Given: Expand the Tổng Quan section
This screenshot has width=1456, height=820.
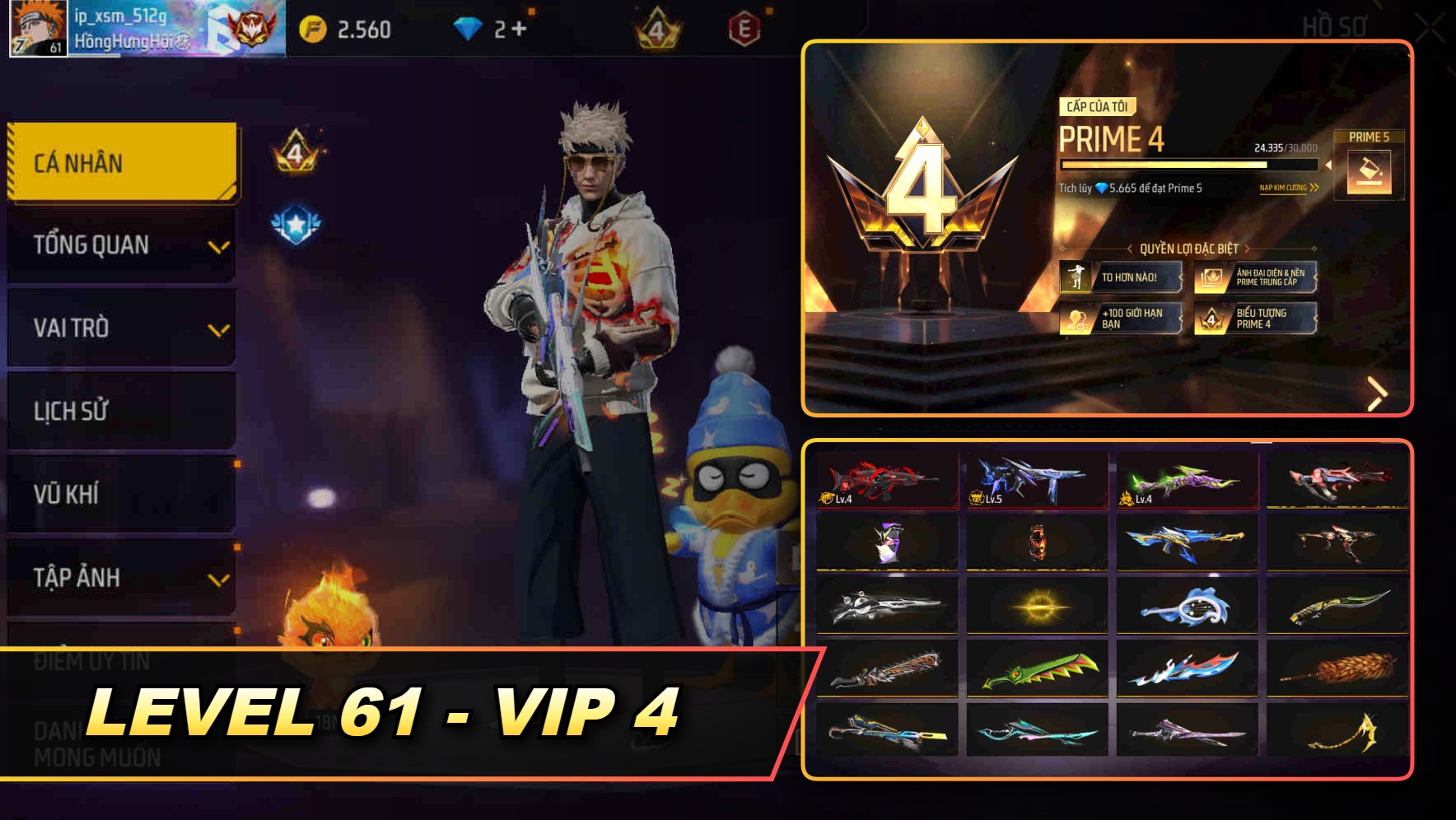Looking at the screenshot, I should (121, 245).
